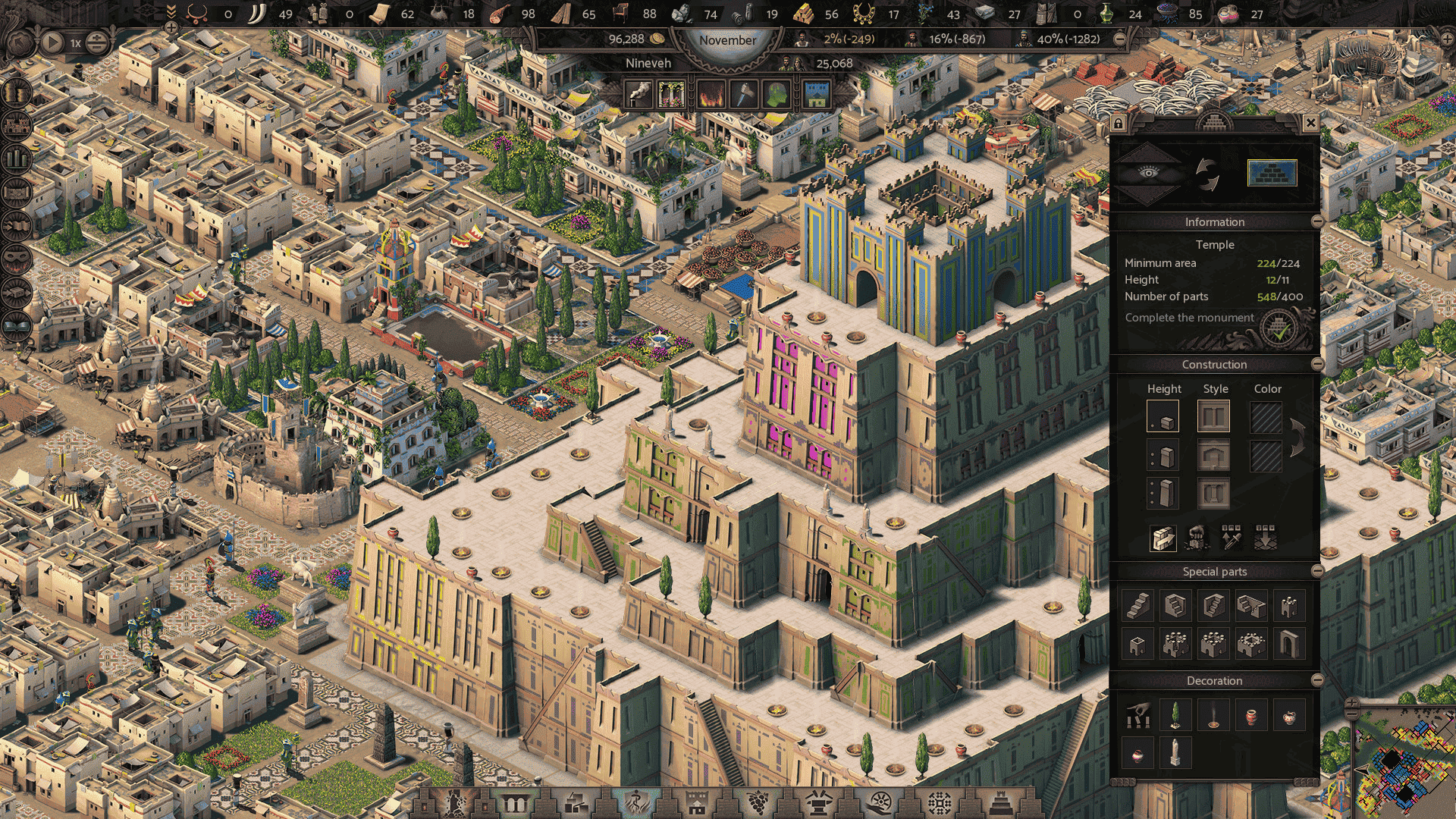This screenshot has height=819, width=1456.
Task: Pick the arched gateway wall style
Action: click(1213, 456)
